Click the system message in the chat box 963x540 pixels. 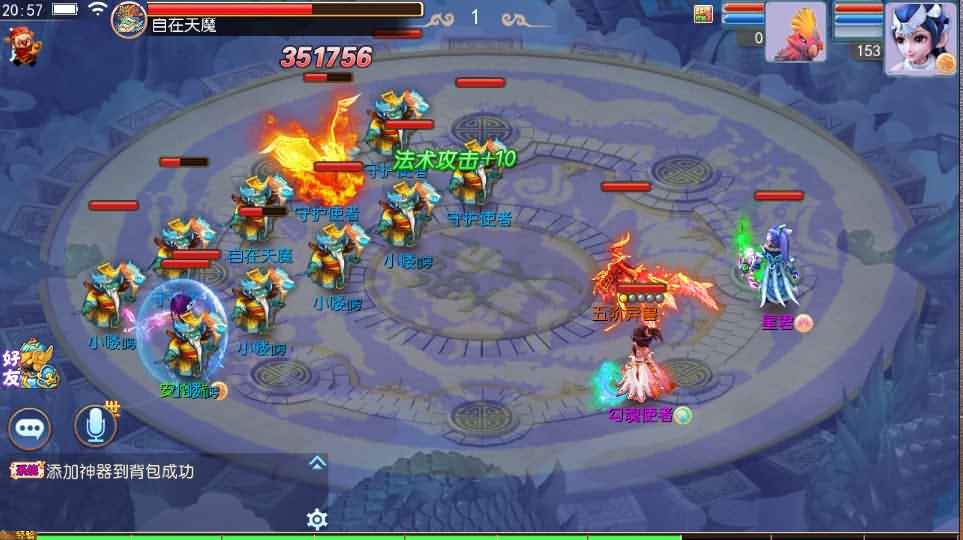(120, 472)
